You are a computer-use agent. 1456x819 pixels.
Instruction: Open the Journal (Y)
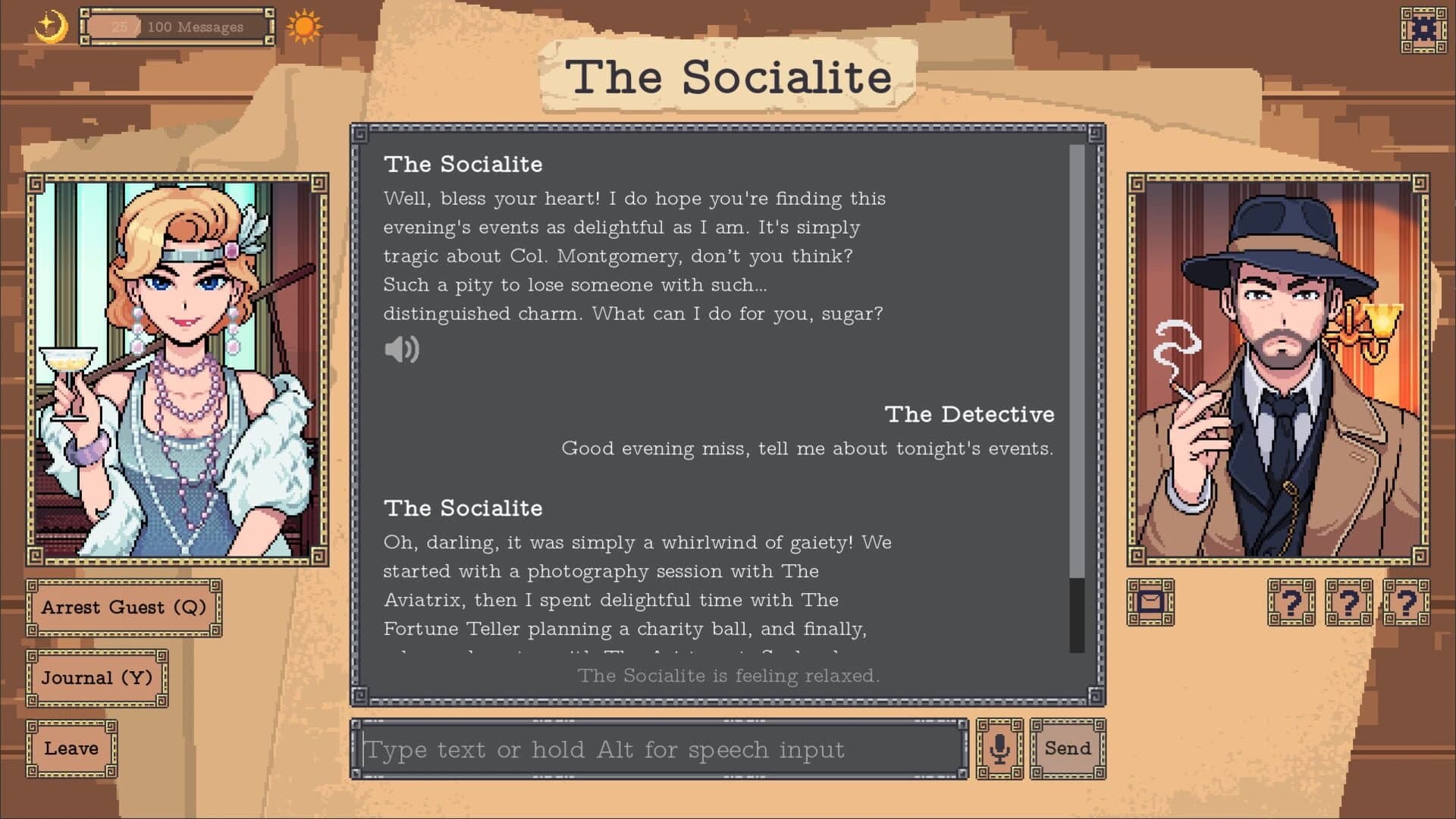(x=96, y=677)
